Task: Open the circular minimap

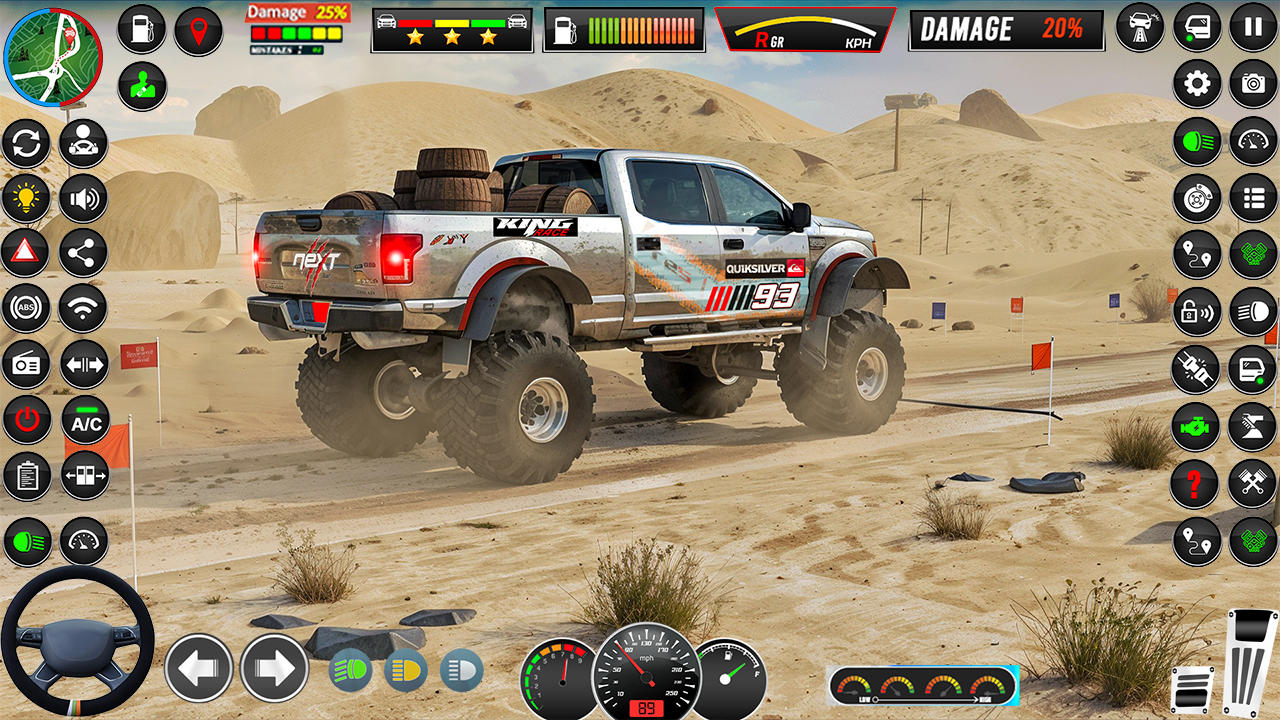Action: (x=53, y=57)
